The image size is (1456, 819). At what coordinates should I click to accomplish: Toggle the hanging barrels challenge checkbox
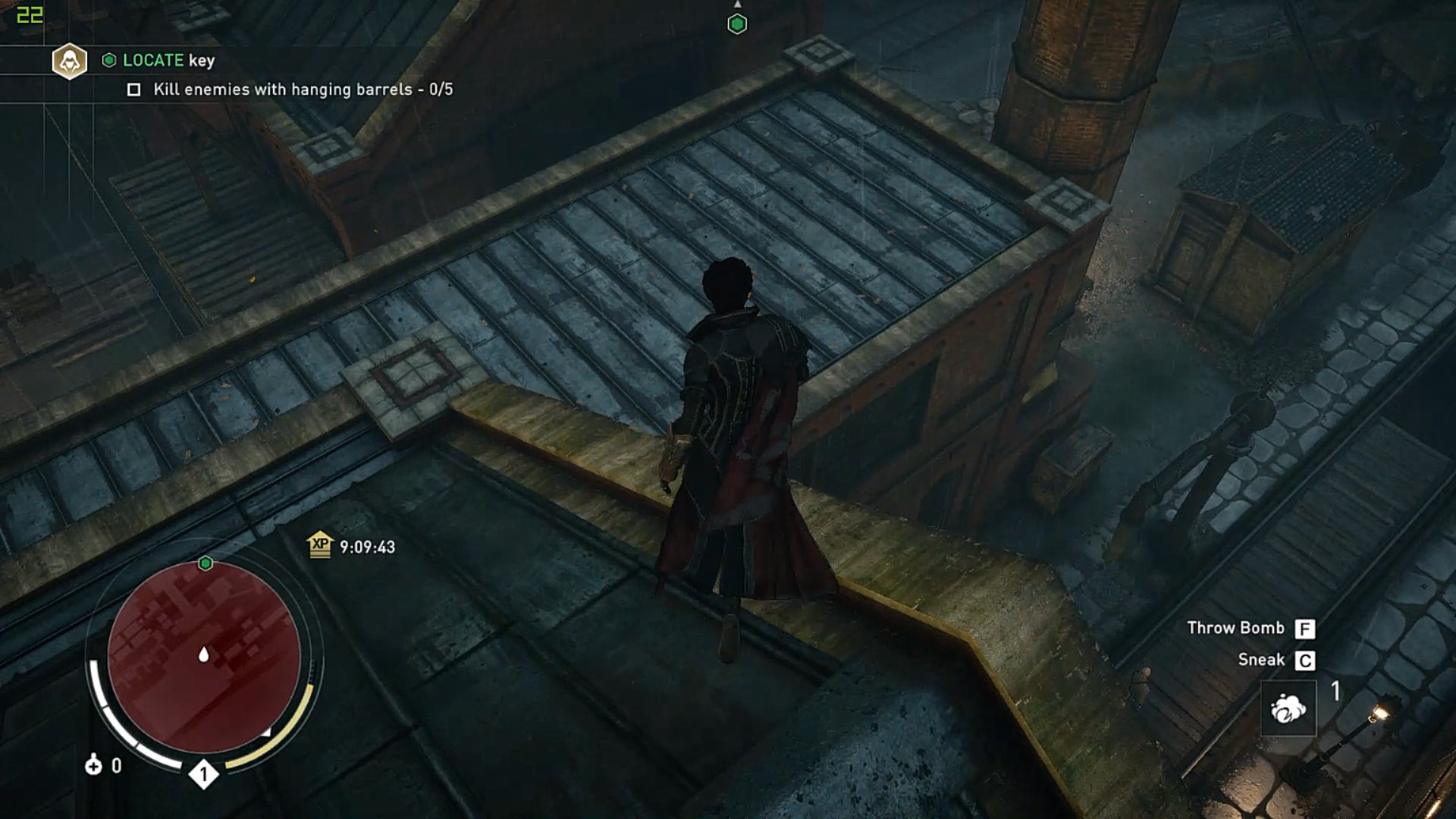[134, 90]
